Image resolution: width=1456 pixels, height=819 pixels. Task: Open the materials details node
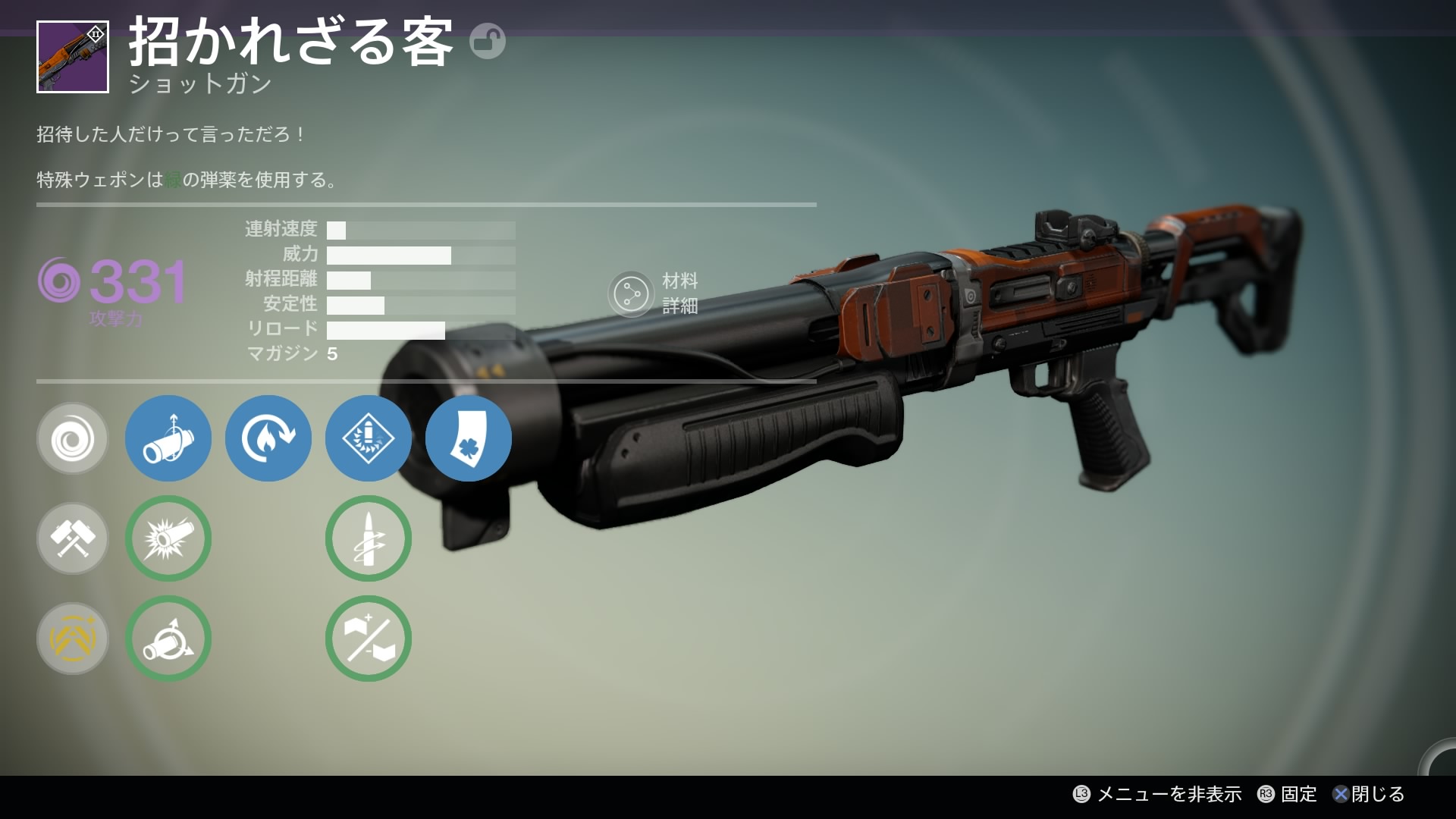point(631,293)
